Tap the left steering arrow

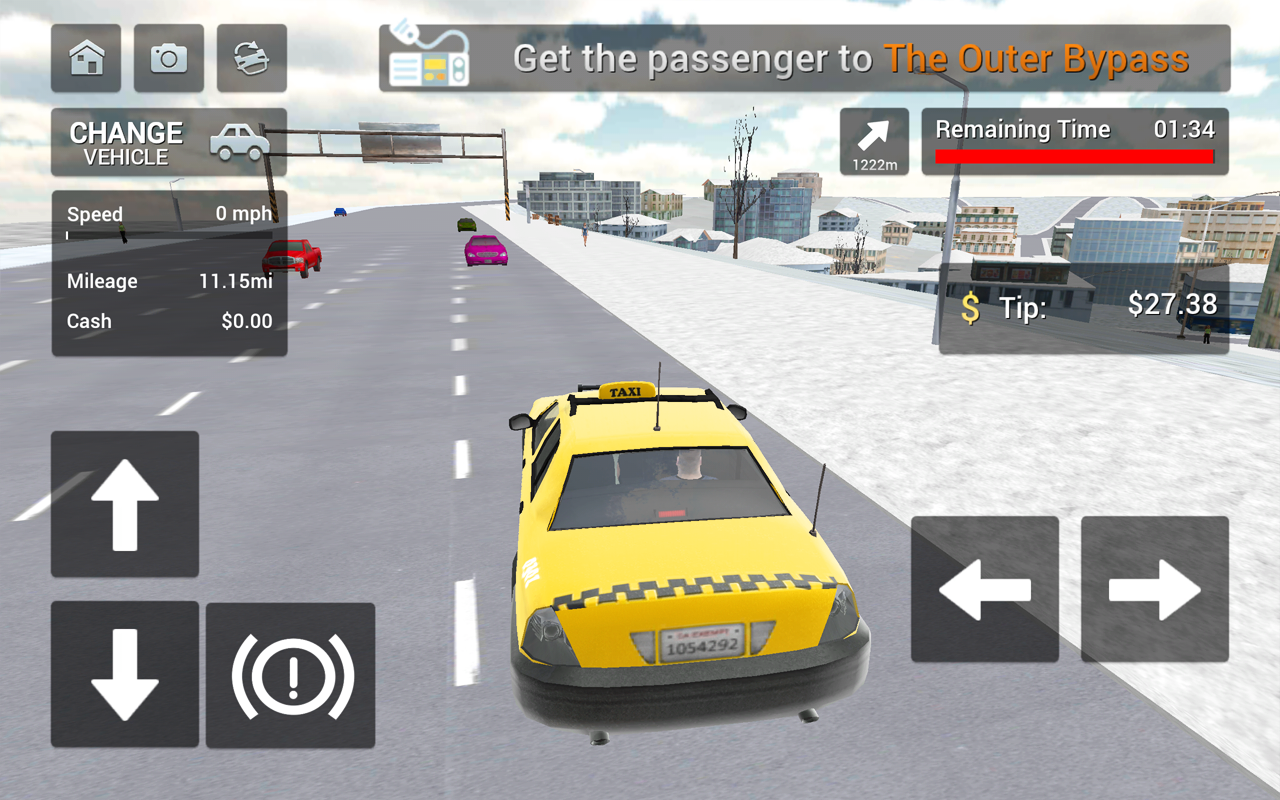coord(984,587)
